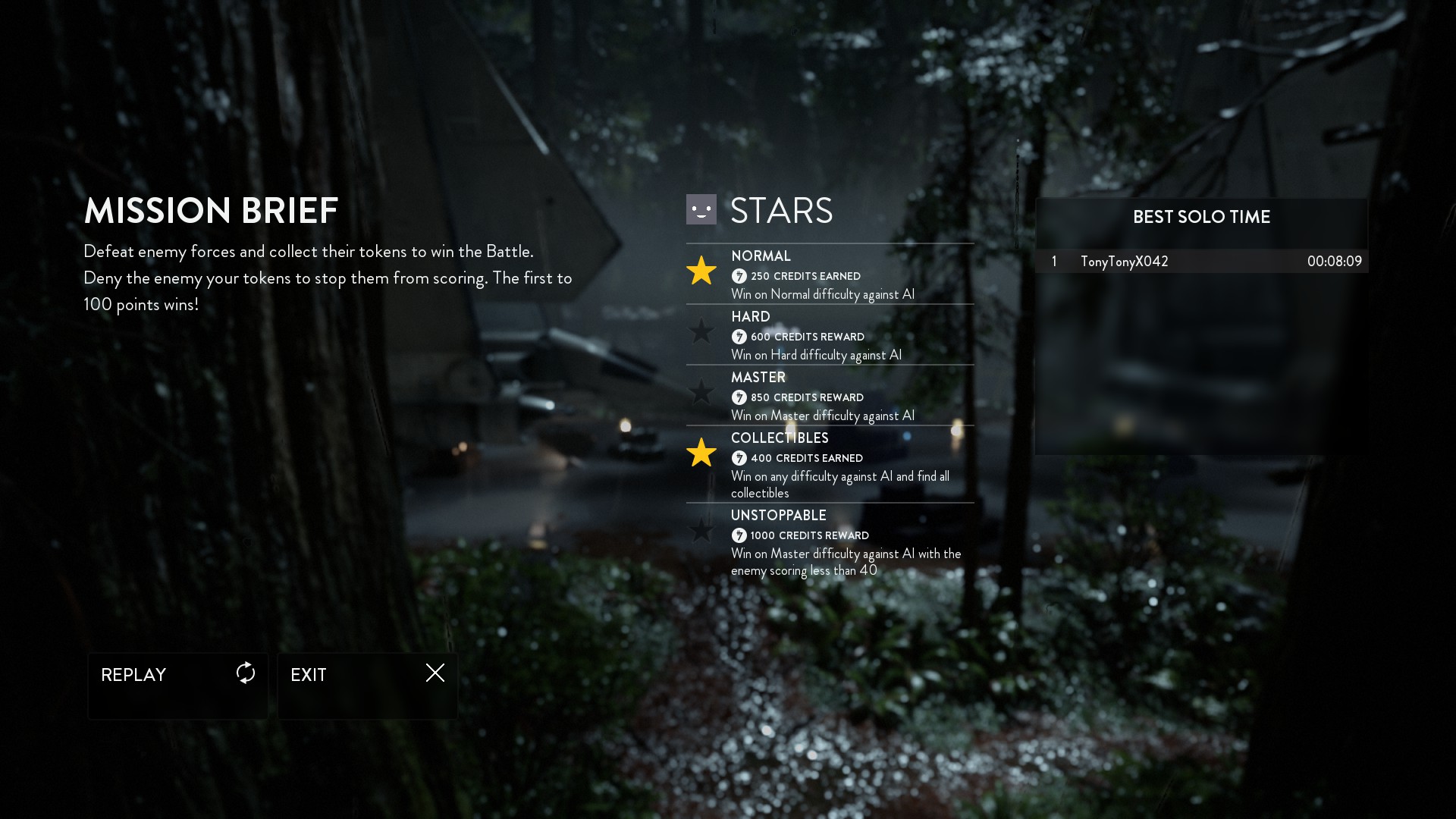Select the Collectibles star entry
Image resolution: width=1456 pixels, height=819 pixels.
(830, 464)
